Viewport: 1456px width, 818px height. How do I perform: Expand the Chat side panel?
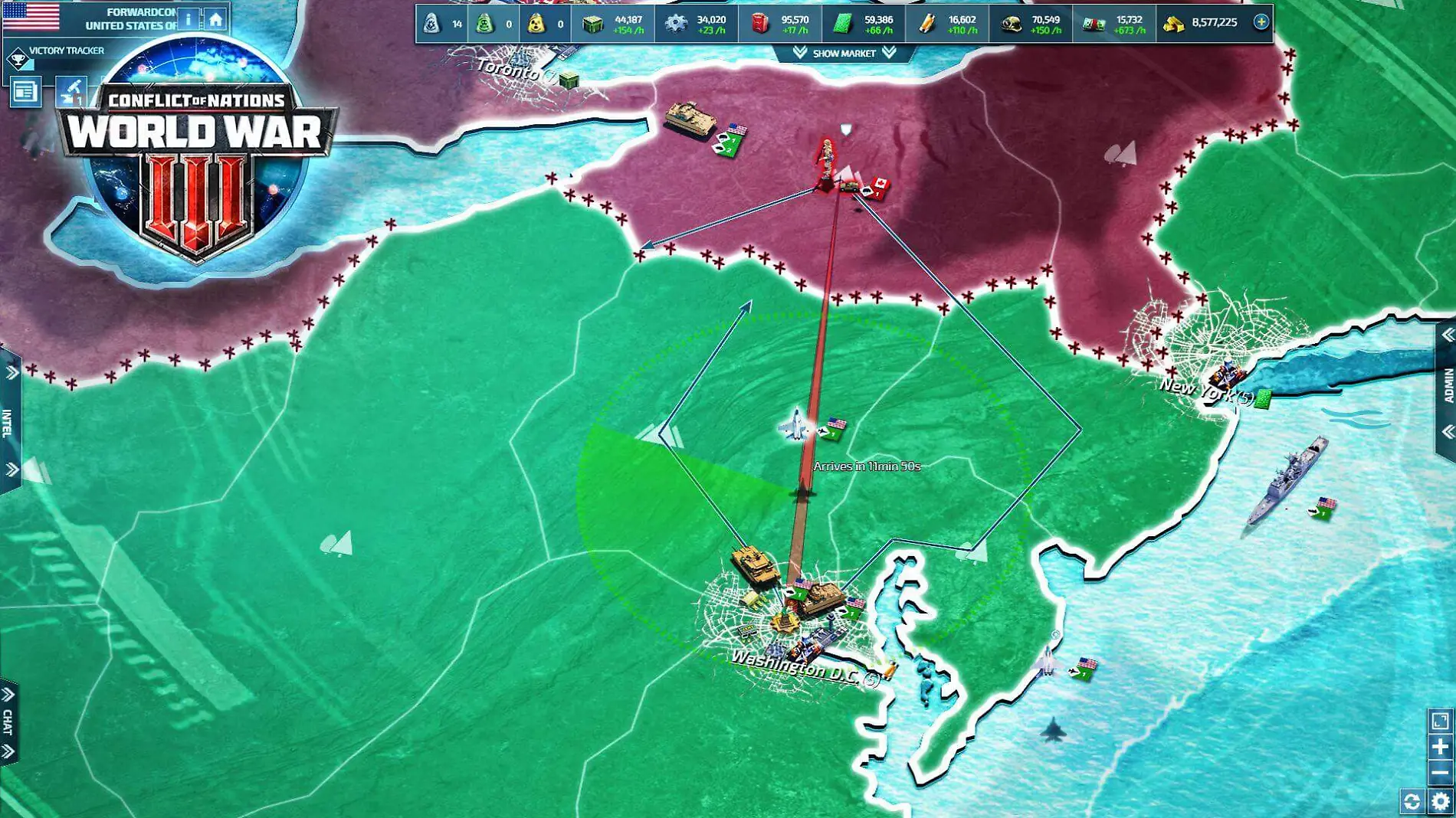[x=8, y=722]
